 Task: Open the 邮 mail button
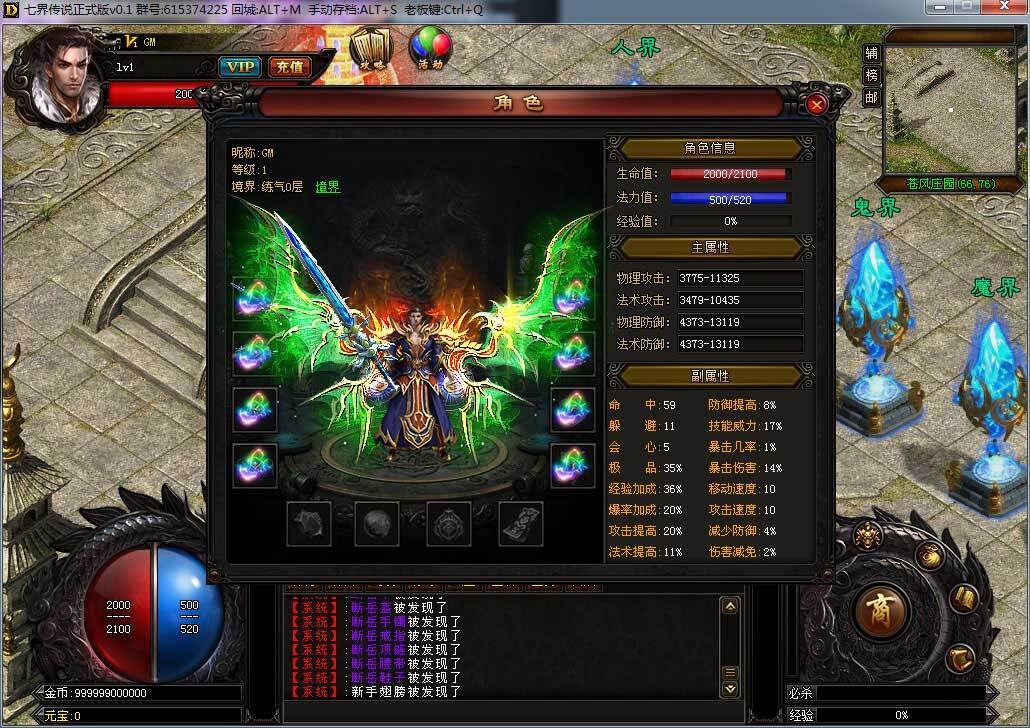[872, 97]
